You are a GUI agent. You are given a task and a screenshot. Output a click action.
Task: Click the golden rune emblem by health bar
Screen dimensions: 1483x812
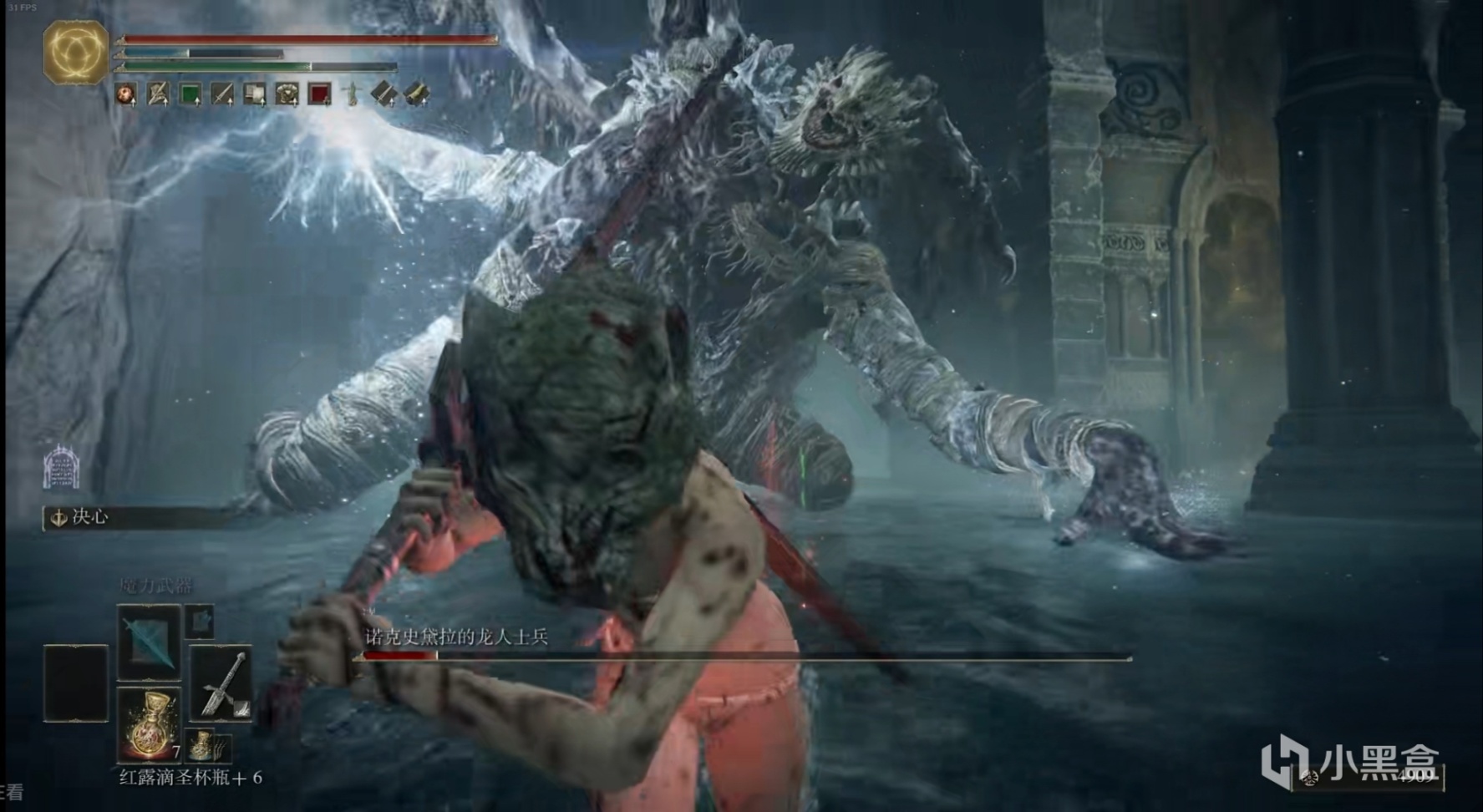(x=75, y=52)
